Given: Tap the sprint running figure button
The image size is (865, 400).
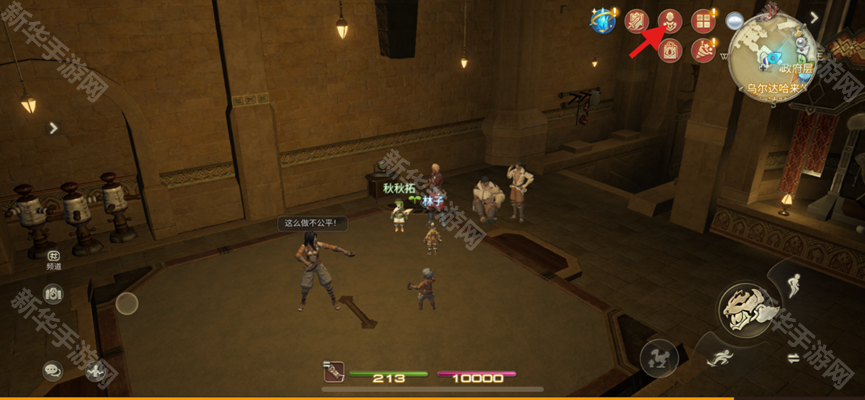Looking at the screenshot, I should pyautogui.click(x=719, y=357).
